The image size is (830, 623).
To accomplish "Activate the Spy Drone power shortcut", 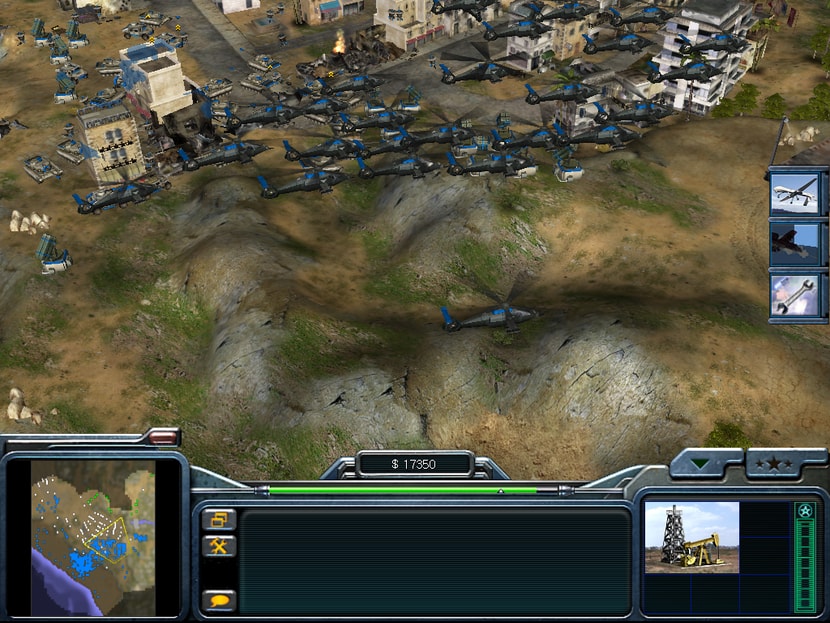I will pyautogui.click(x=795, y=194).
